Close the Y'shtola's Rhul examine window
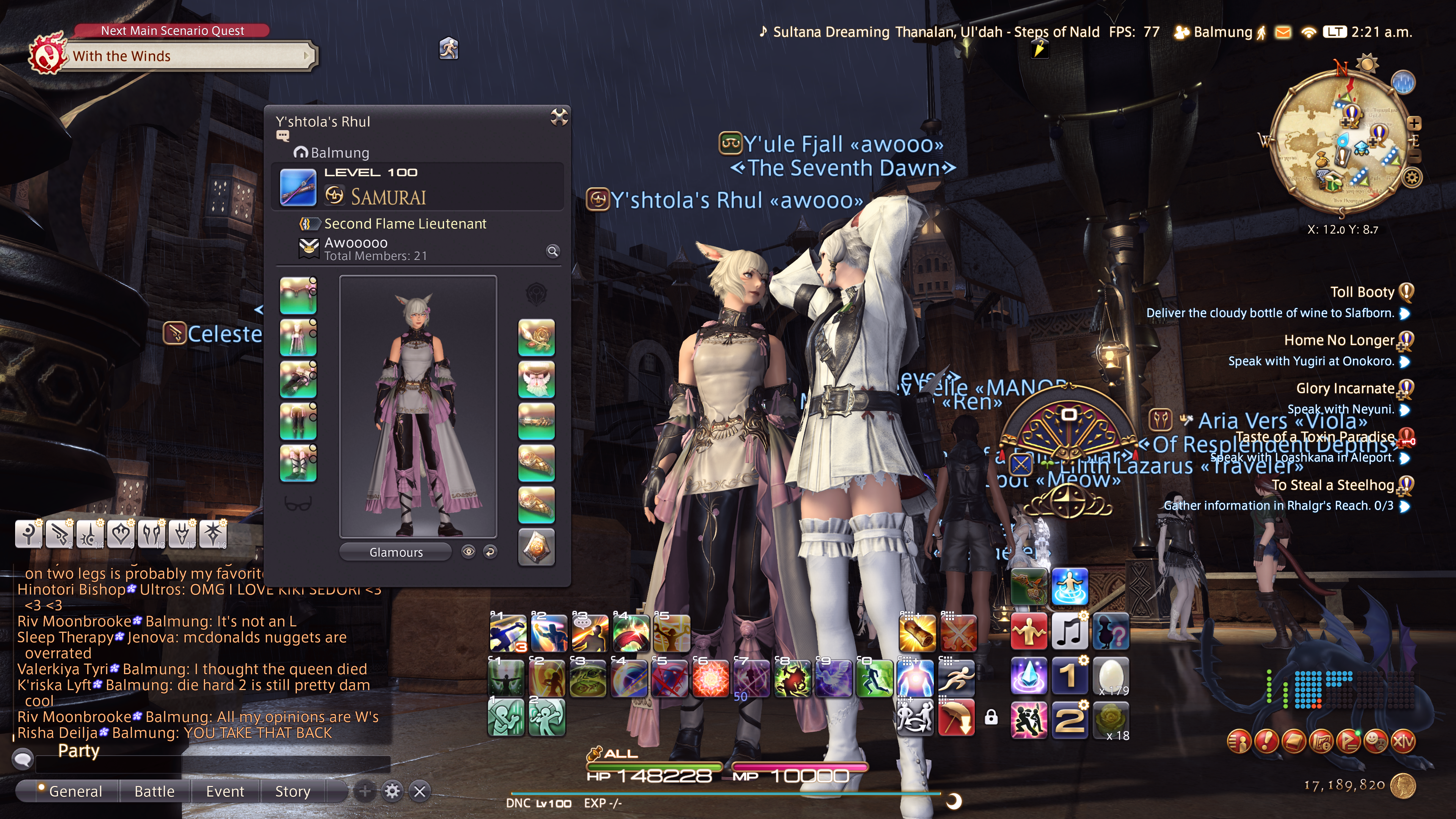Screen dimensions: 1456x819 coord(559,117)
